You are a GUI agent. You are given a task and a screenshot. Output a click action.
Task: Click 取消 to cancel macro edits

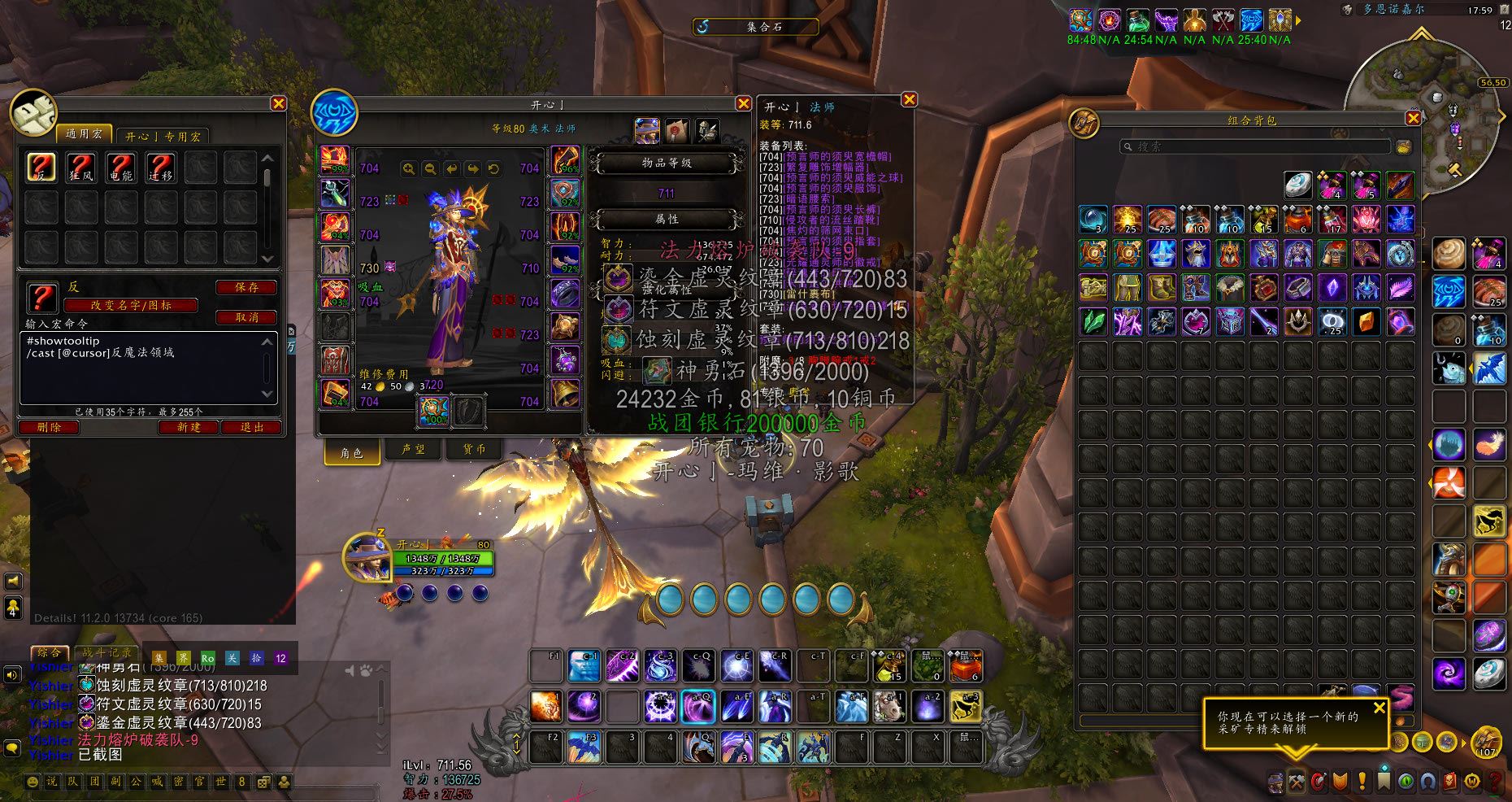pyautogui.click(x=246, y=317)
